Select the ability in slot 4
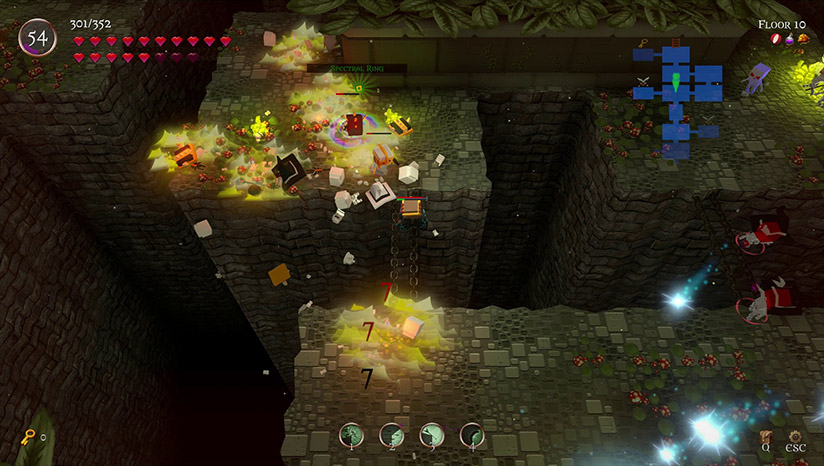The image size is (824, 466). (x=471, y=435)
